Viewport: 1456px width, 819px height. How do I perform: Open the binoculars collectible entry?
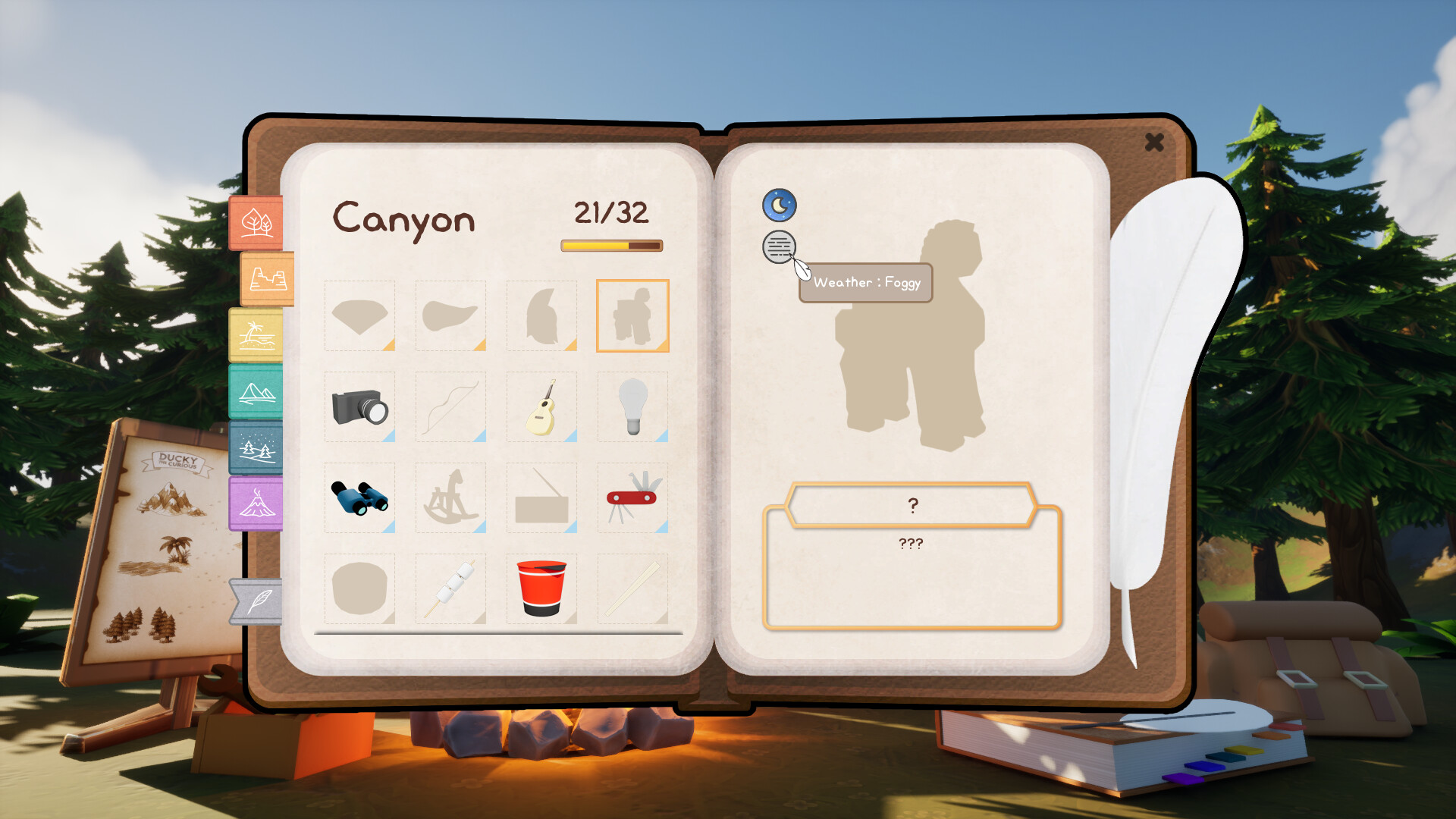[359, 499]
